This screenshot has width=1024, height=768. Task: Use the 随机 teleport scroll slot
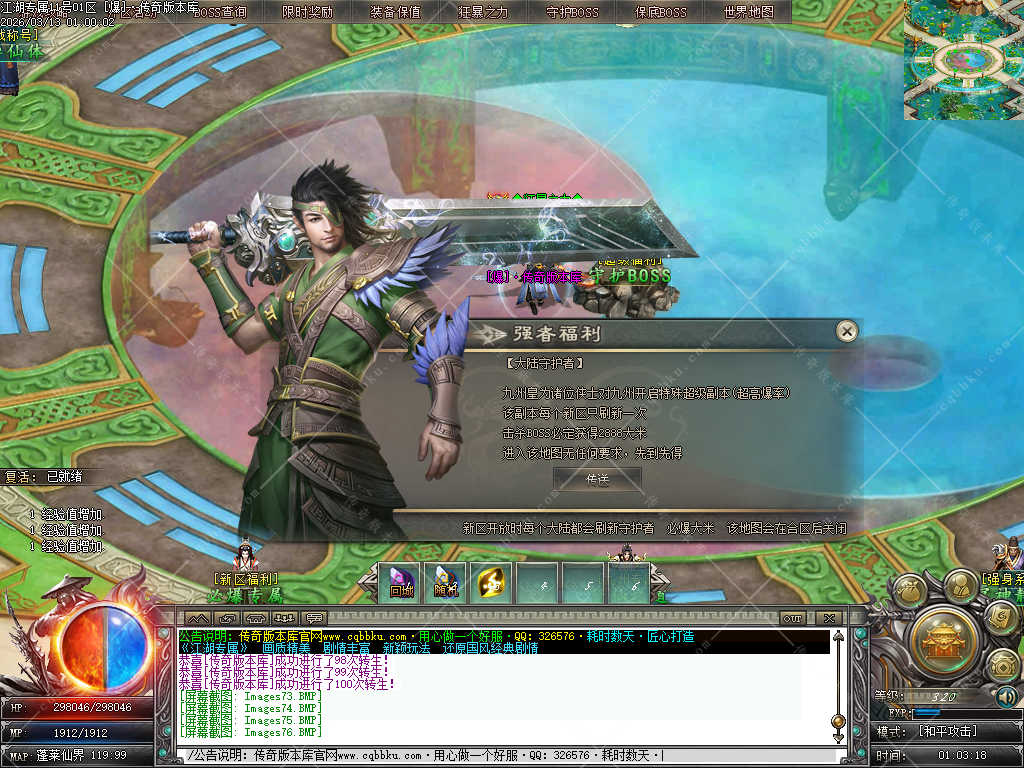[x=445, y=583]
